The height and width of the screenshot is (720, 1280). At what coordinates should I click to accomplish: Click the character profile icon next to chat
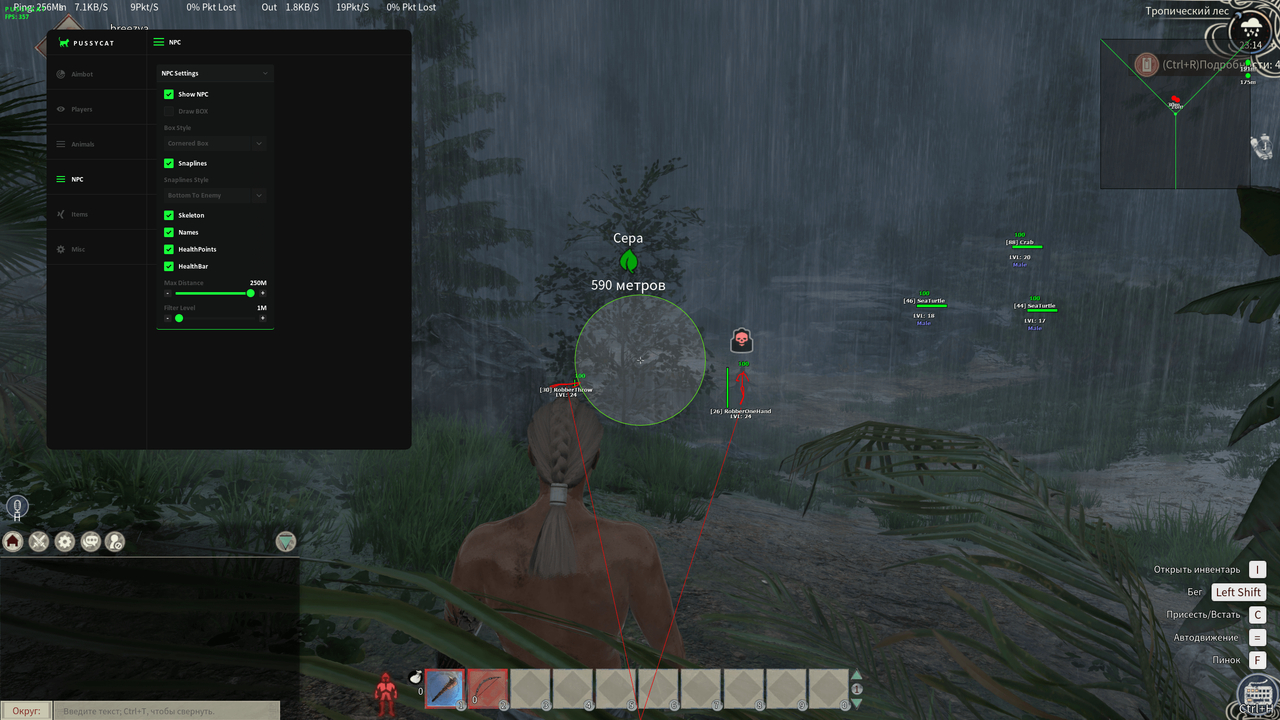click(x=114, y=541)
